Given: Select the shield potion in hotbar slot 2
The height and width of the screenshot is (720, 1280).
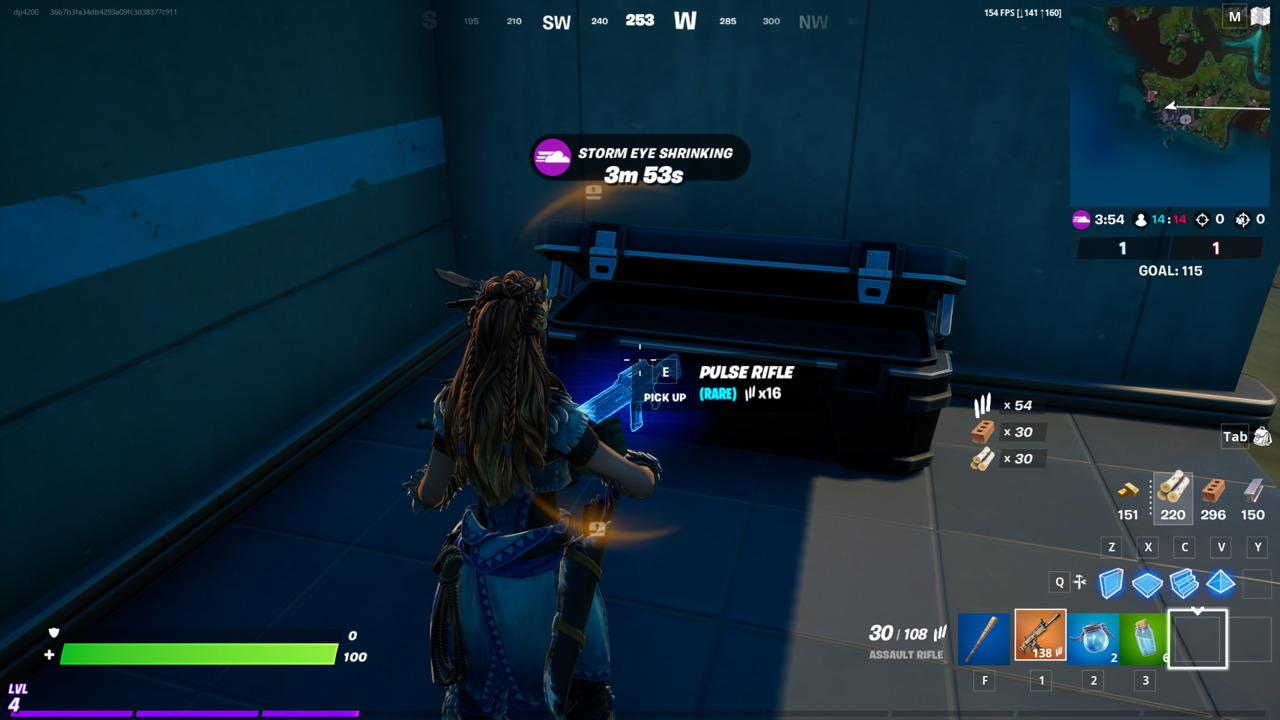Looking at the screenshot, I should tap(1094, 638).
